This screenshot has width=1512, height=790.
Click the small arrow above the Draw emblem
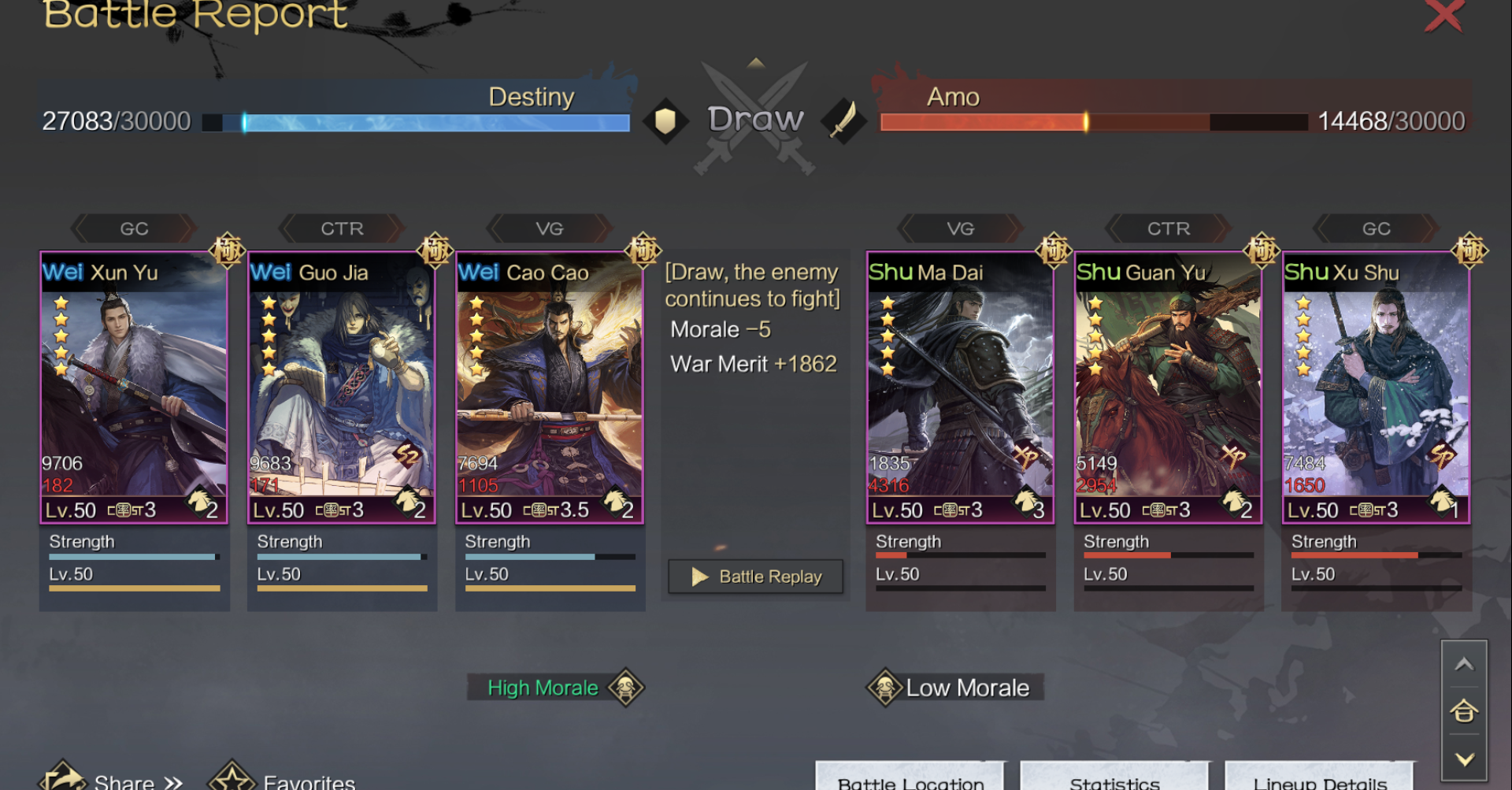coord(756,63)
